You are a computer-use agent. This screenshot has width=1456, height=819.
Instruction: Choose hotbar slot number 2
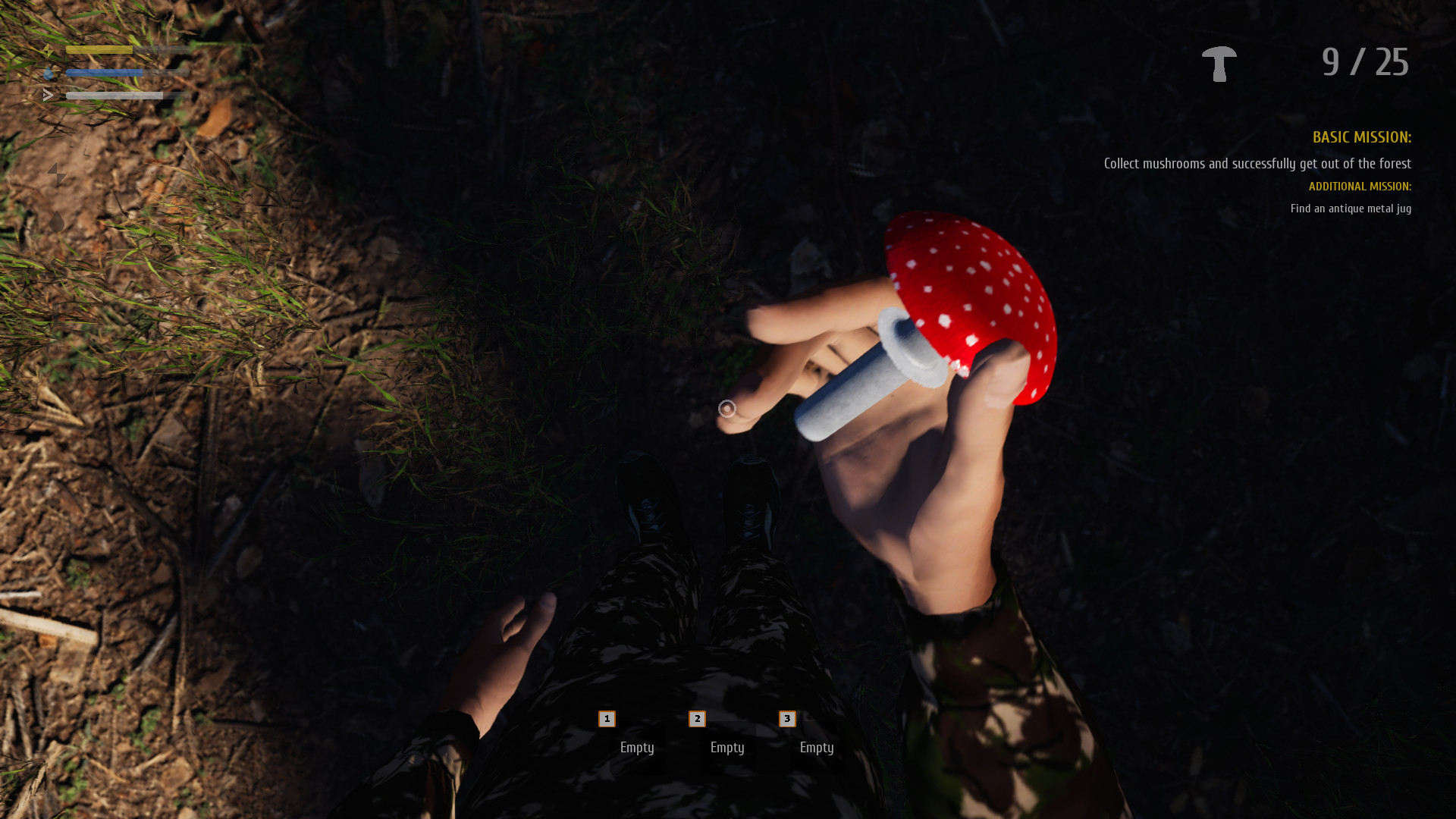[697, 719]
